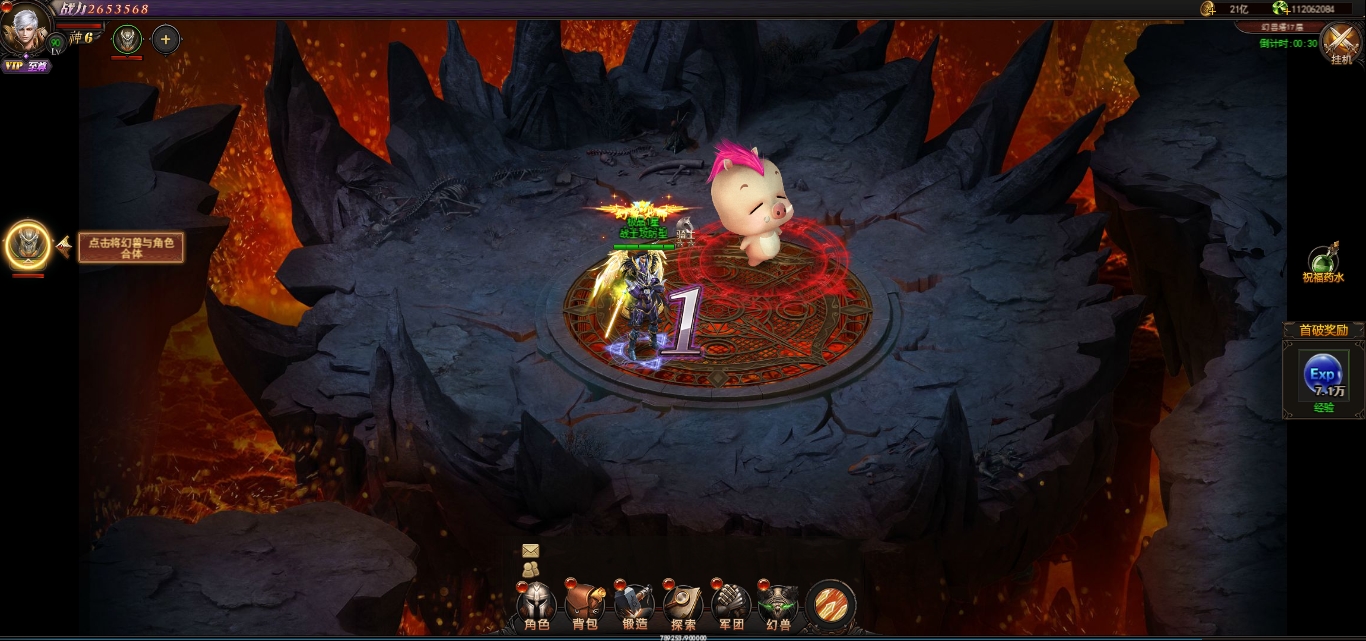Click the player avatar portrait
The height and width of the screenshot is (641, 1366).
pos(27,30)
